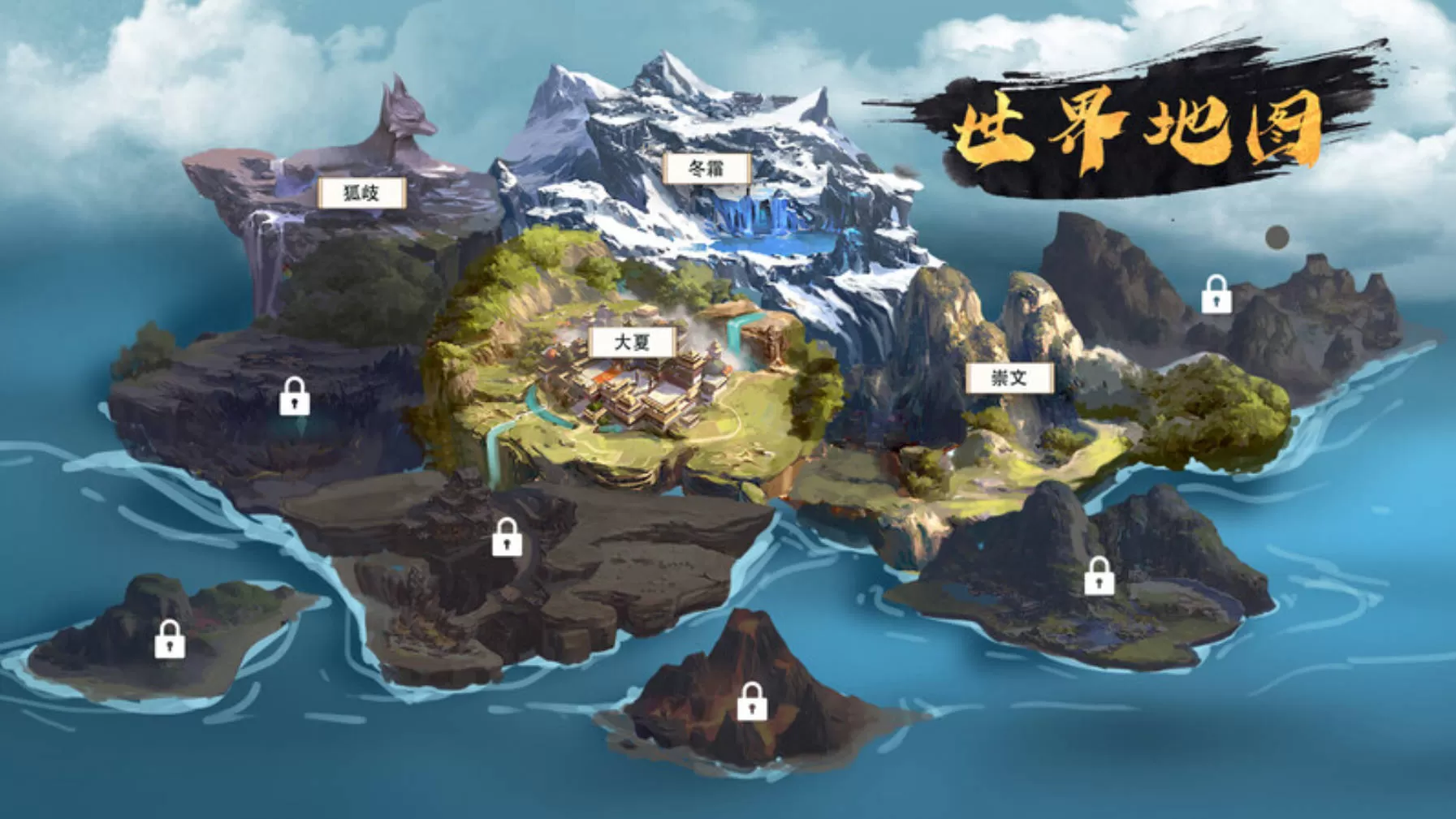This screenshot has height=819, width=1456.
Task: Click the lock on the small southwest islet
Action: coord(170,639)
